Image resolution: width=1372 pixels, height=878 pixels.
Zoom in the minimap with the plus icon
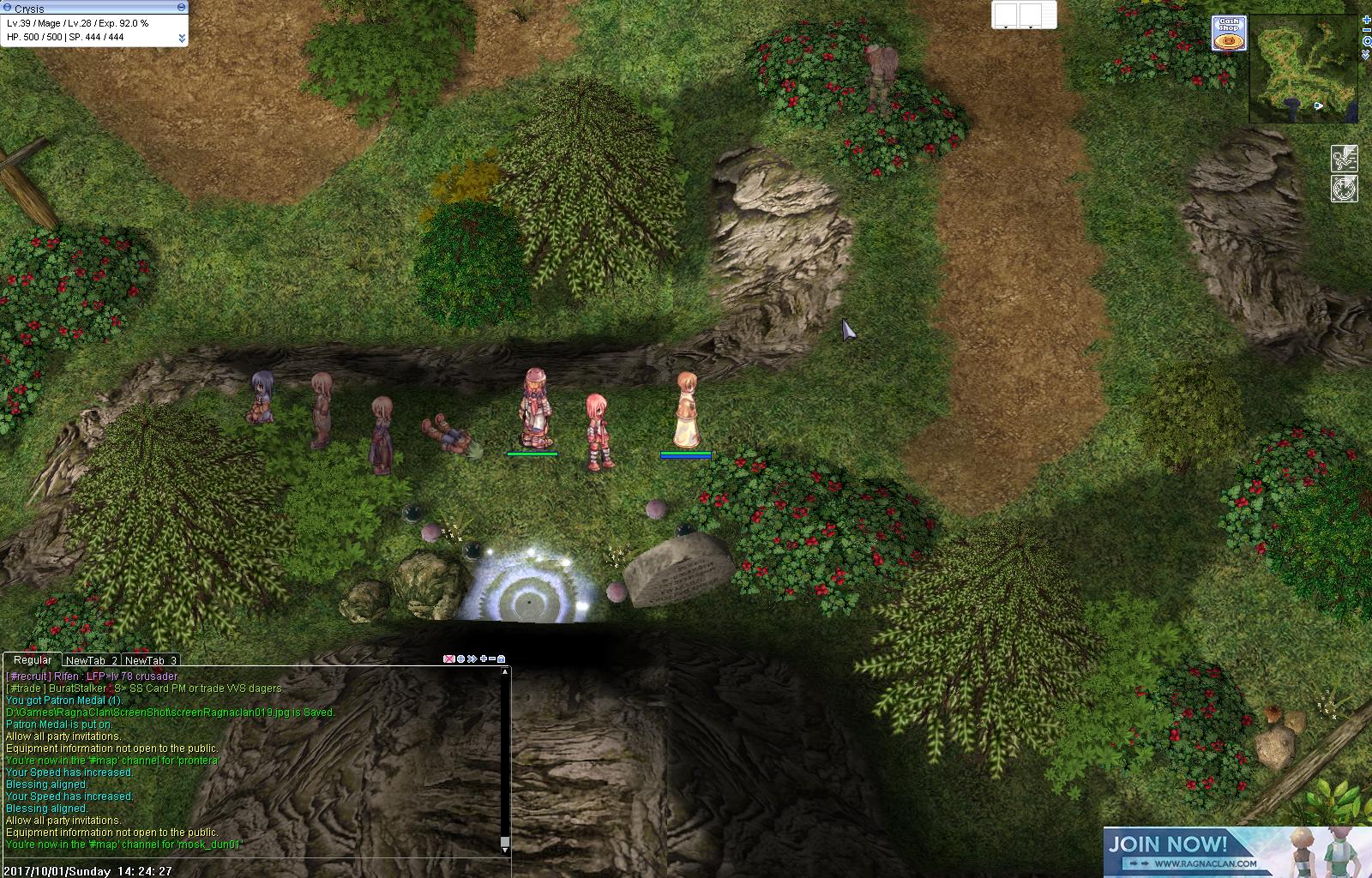1367,19
